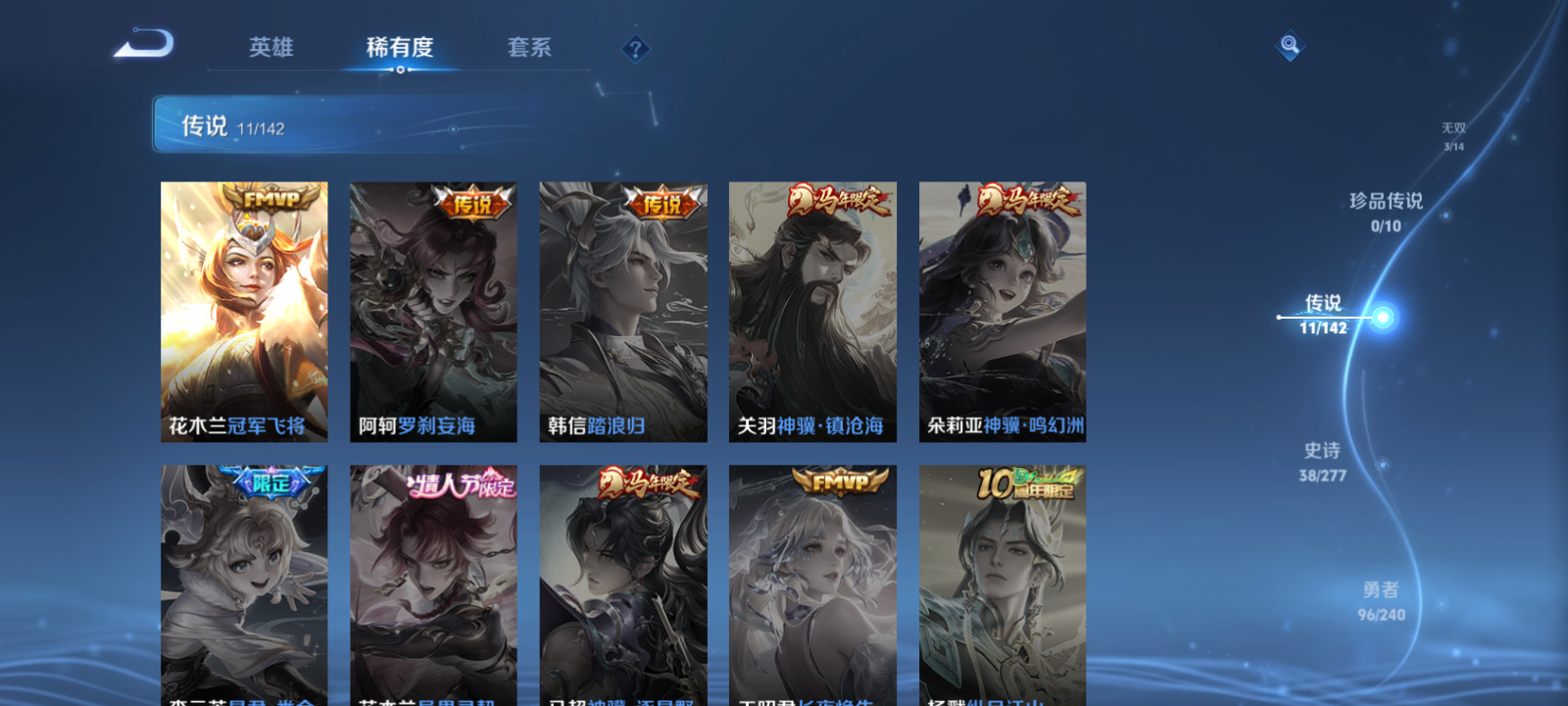Click the 关羽神骥·镇沧海 skin thumbnail
Viewport: 1568px width, 706px height.
(813, 312)
